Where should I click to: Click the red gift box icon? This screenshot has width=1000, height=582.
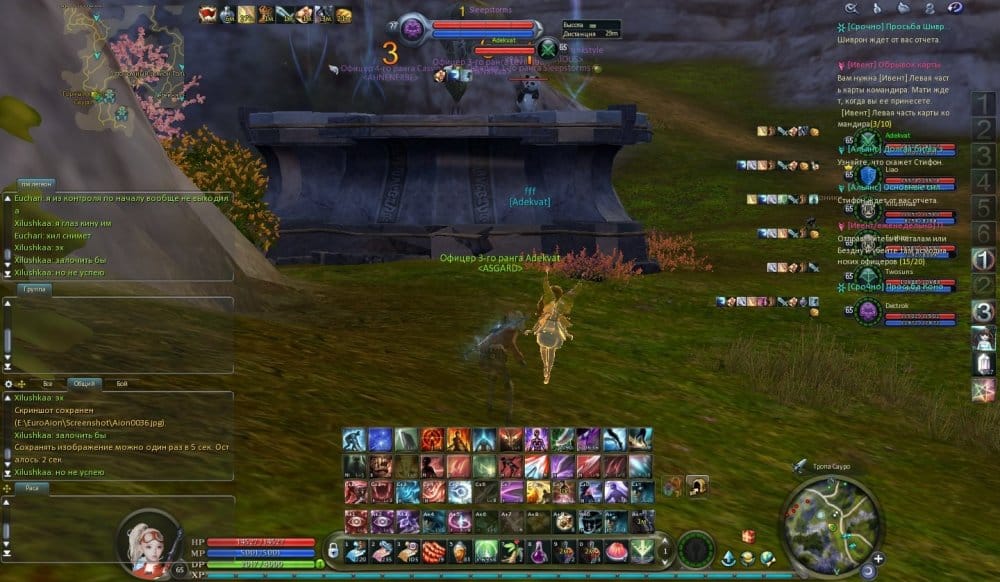[x=746, y=537]
